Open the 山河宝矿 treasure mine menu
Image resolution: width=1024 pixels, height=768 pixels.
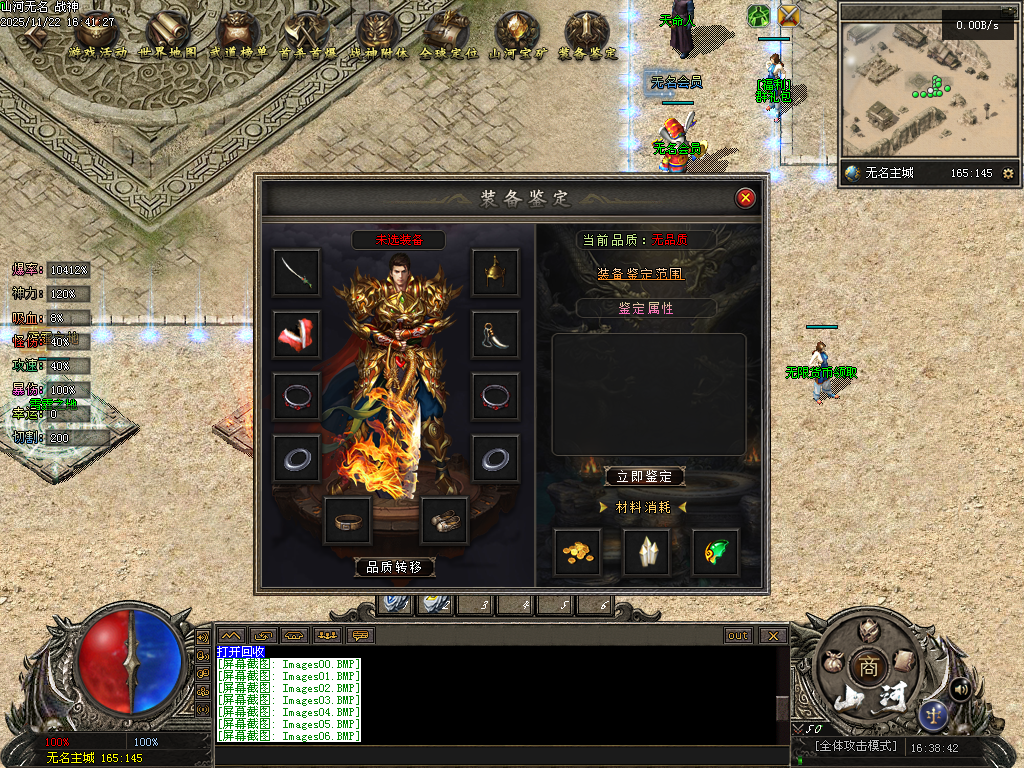(517, 36)
